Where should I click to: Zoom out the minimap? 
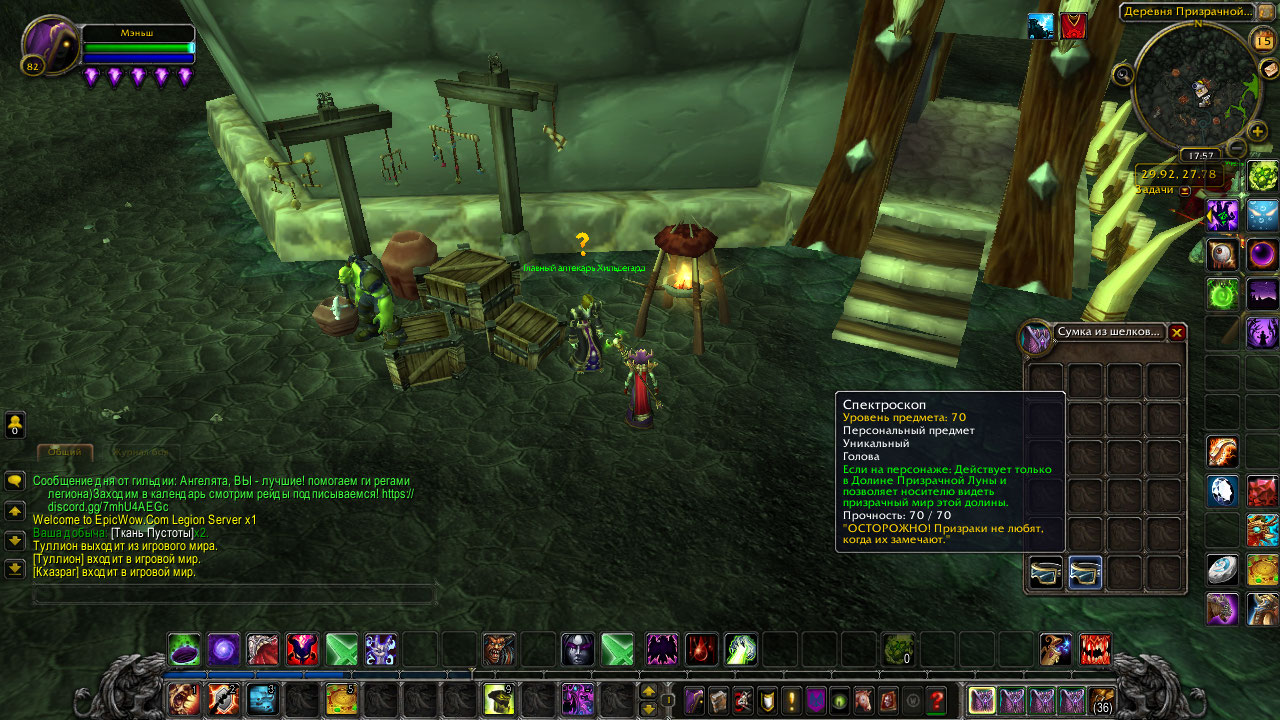[x=1236, y=148]
